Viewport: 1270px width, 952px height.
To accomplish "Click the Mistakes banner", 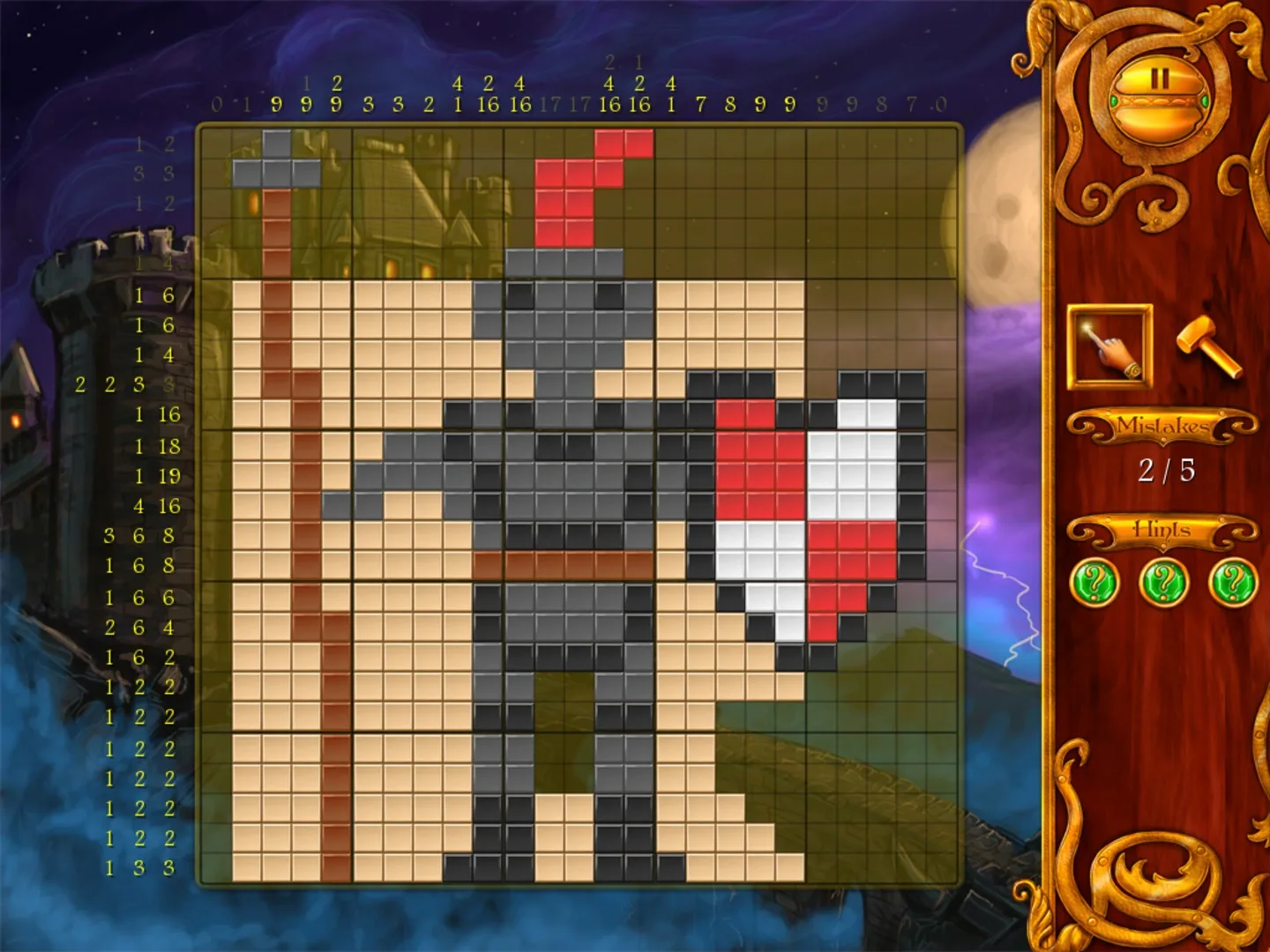I will (x=1161, y=426).
